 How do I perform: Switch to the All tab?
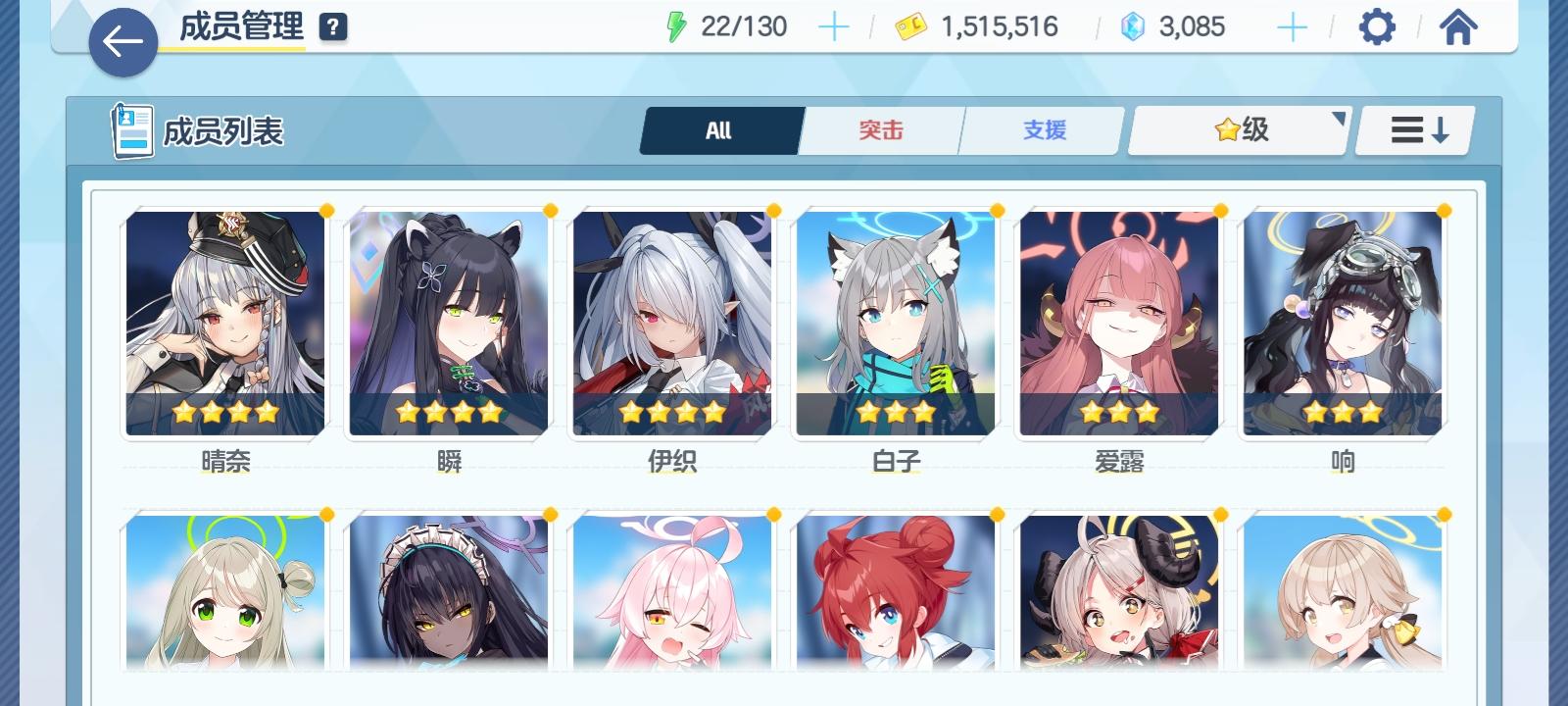click(x=719, y=129)
